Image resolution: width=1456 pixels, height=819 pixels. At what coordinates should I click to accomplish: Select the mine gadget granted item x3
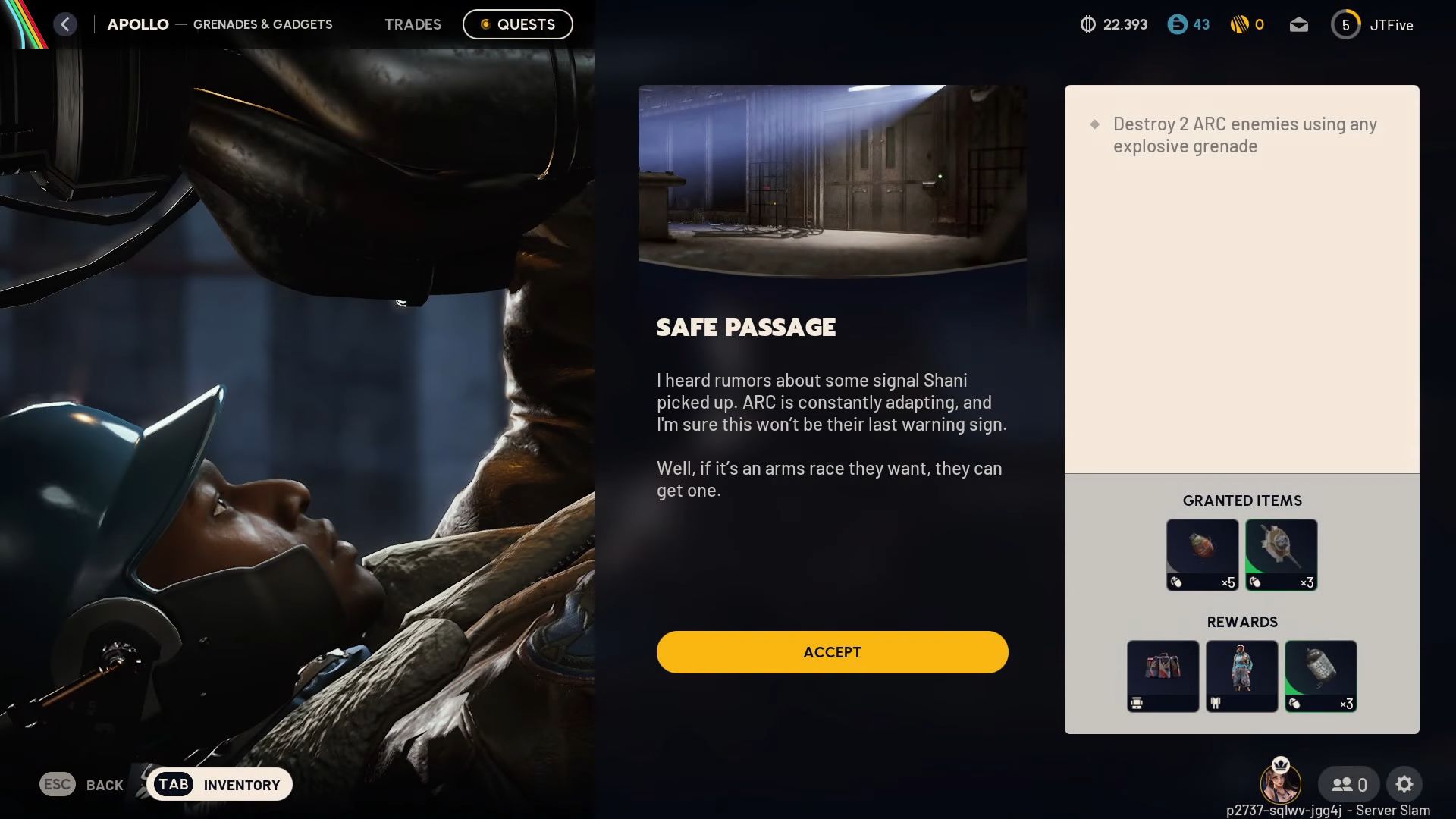point(1281,554)
